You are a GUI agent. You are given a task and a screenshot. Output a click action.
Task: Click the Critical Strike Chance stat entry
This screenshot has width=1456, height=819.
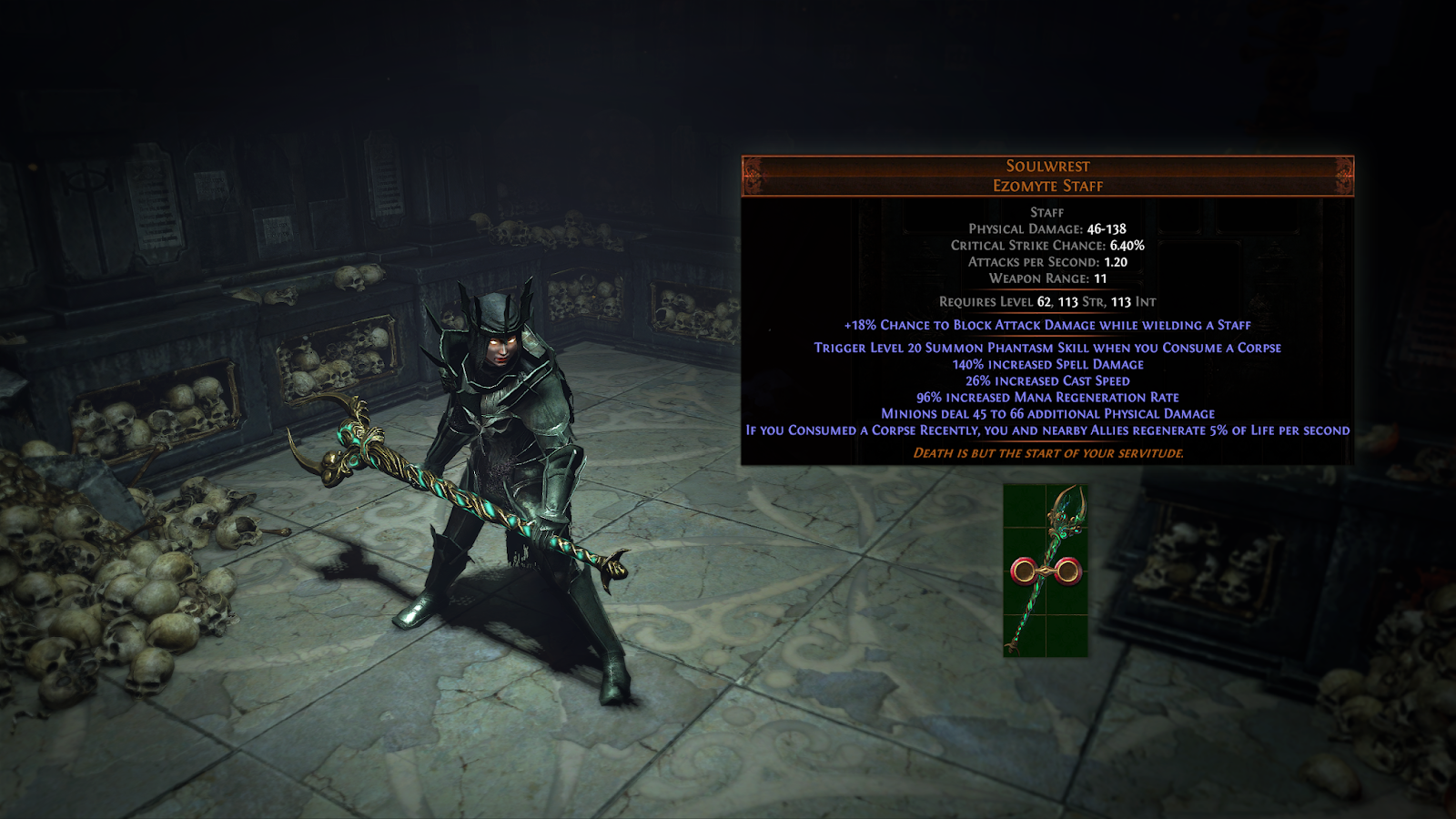pos(1047,245)
